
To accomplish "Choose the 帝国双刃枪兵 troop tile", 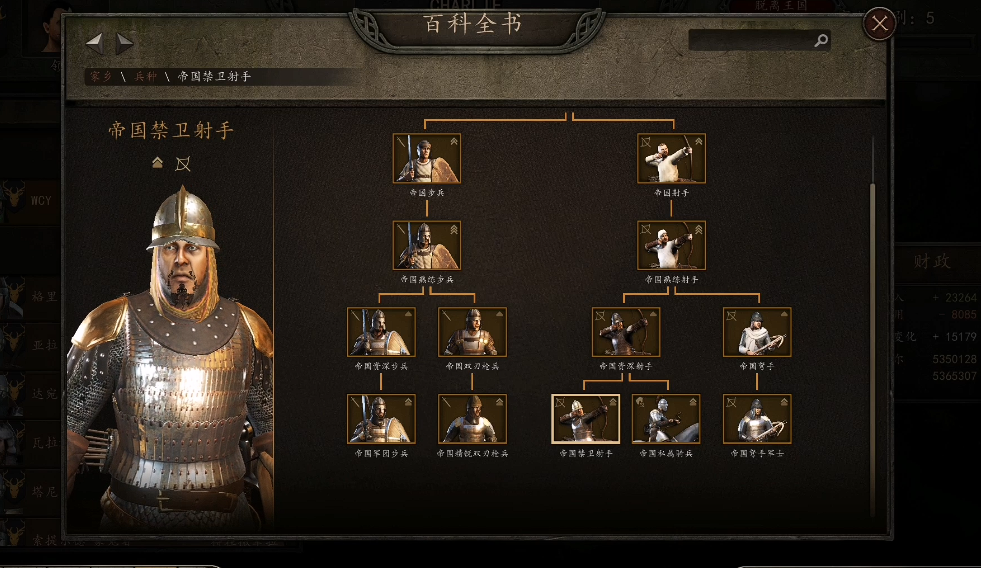I will pos(472,332).
